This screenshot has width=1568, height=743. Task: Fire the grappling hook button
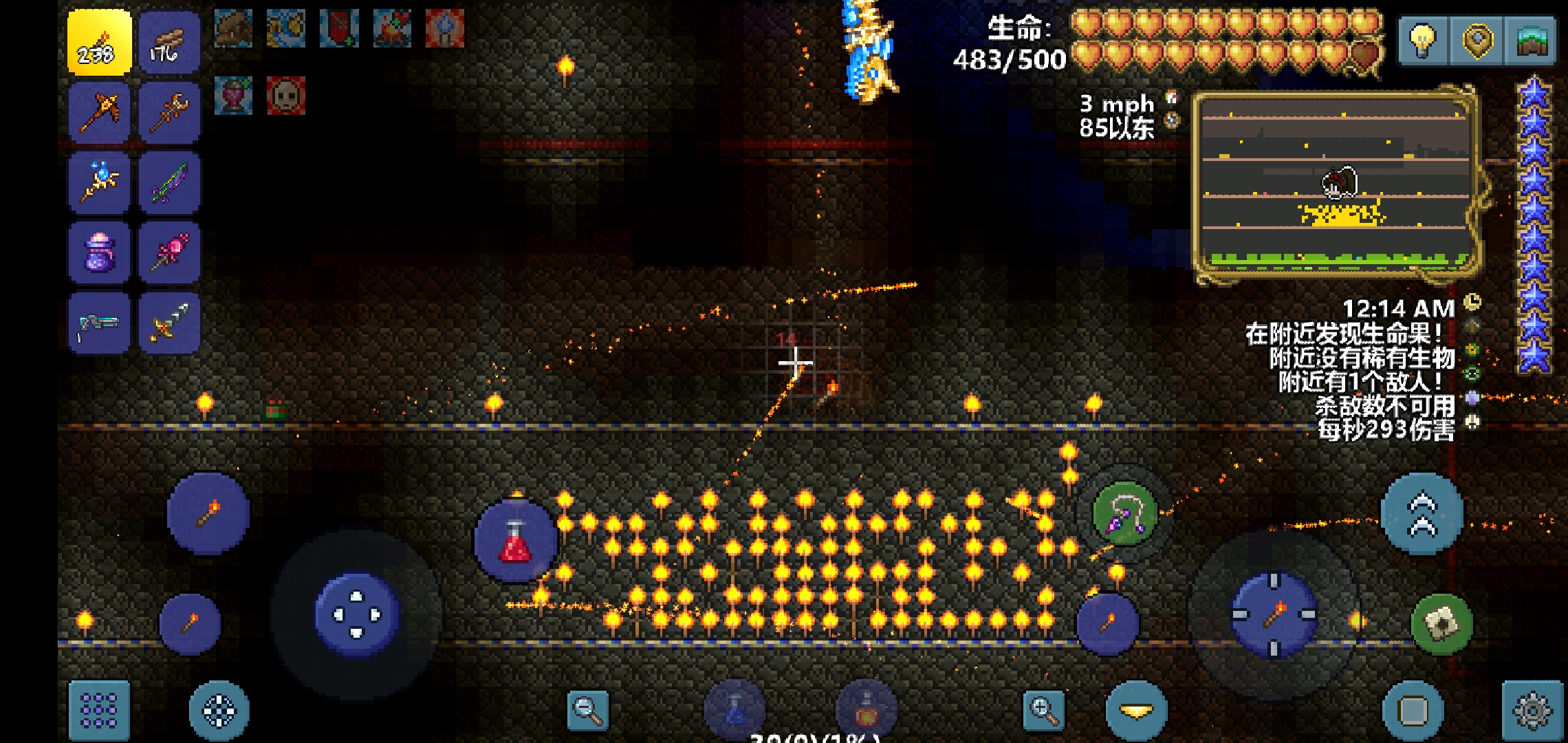point(1125,514)
